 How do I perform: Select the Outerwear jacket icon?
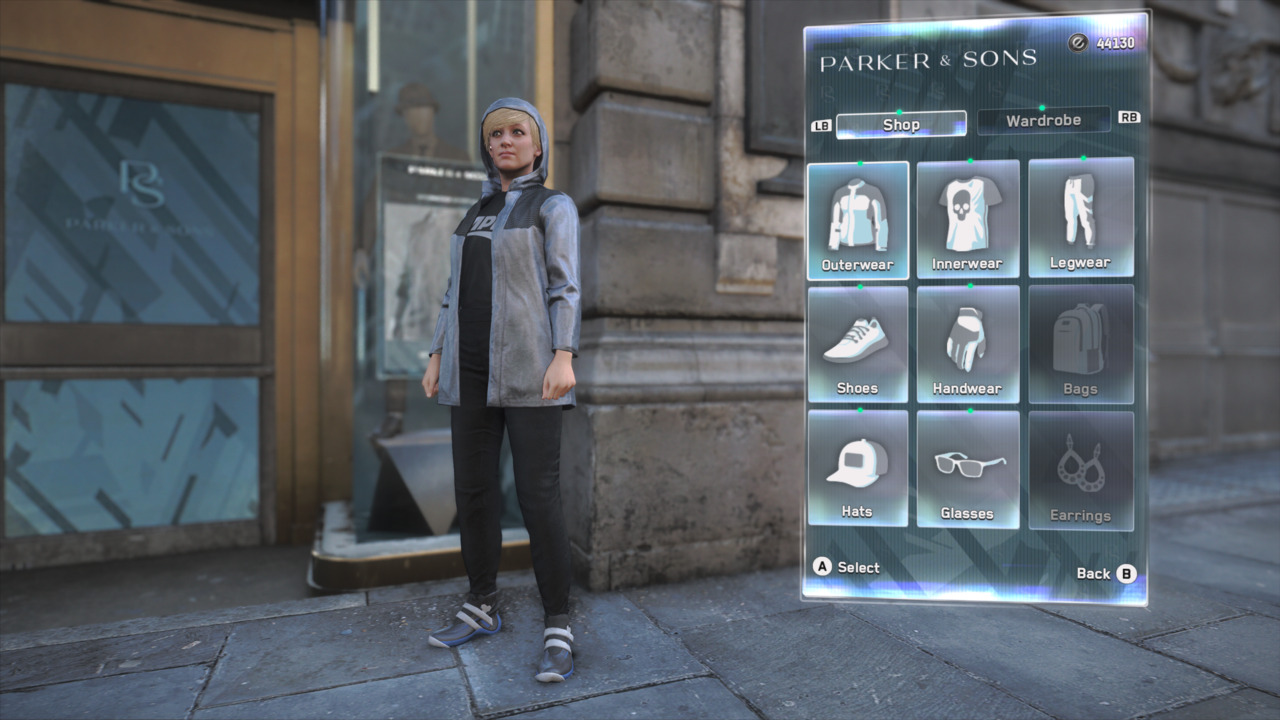point(858,215)
